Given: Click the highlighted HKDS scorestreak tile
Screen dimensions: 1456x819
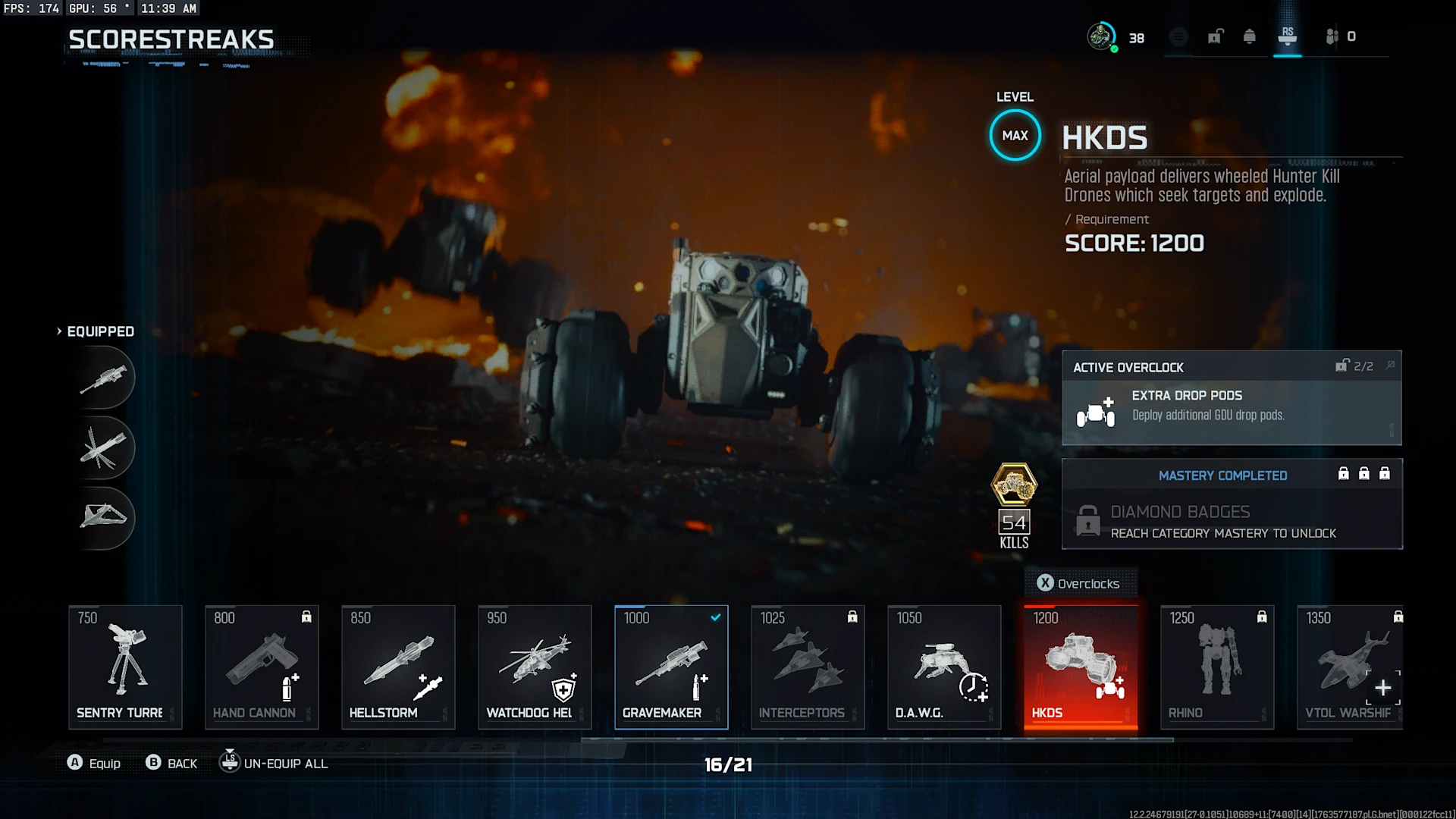Looking at the screenshot, I should click(1081, 667).
